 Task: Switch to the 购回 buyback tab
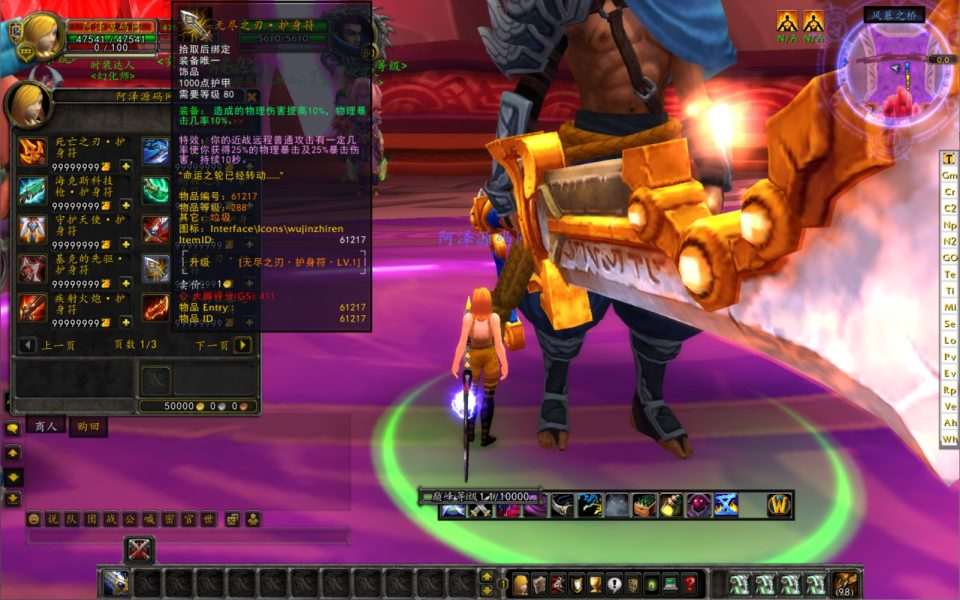click(x=87, y=426)
